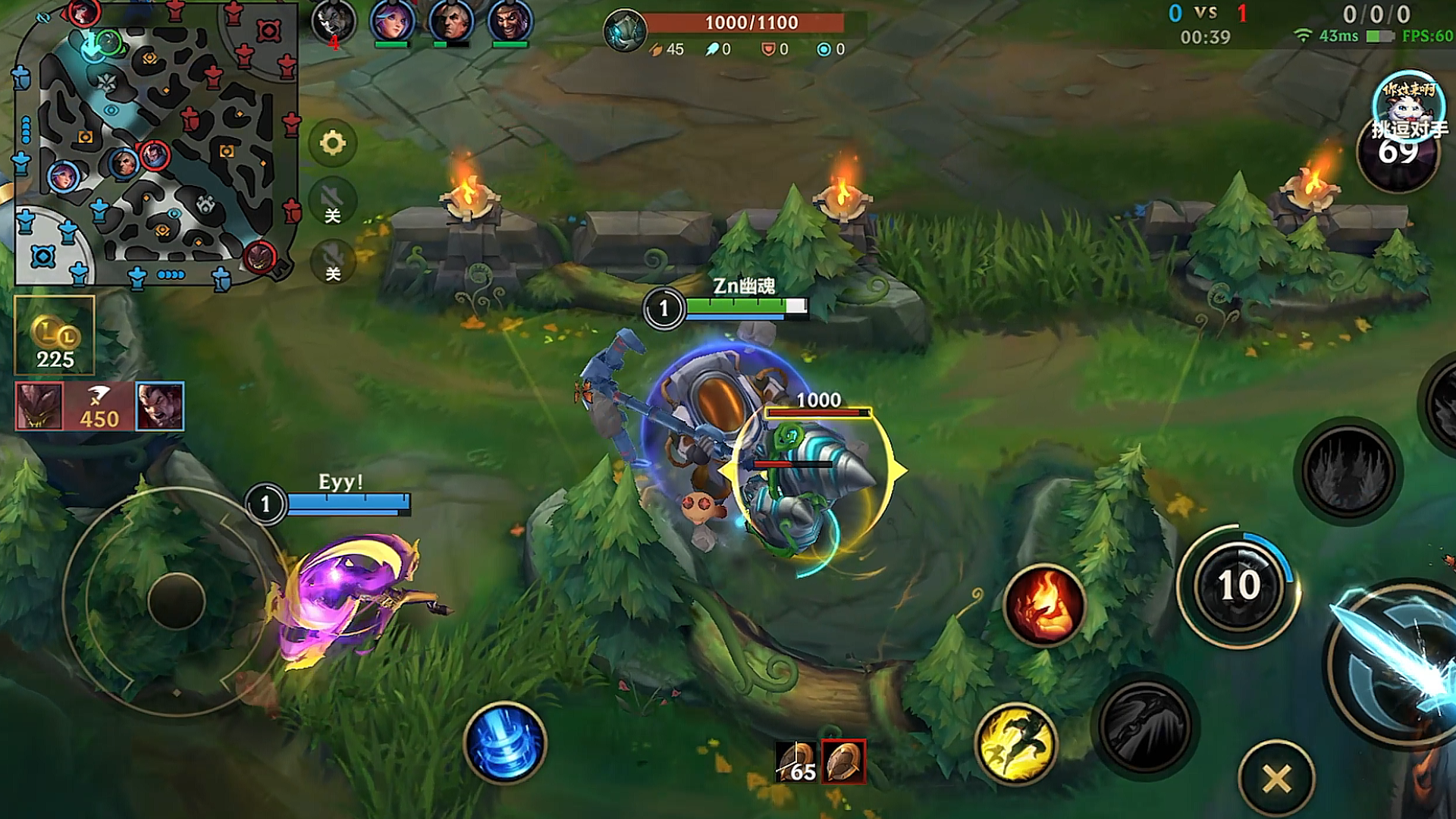1456x819 pixels.
Task: Toggle the lower muted microphone button
Action: 332,261
